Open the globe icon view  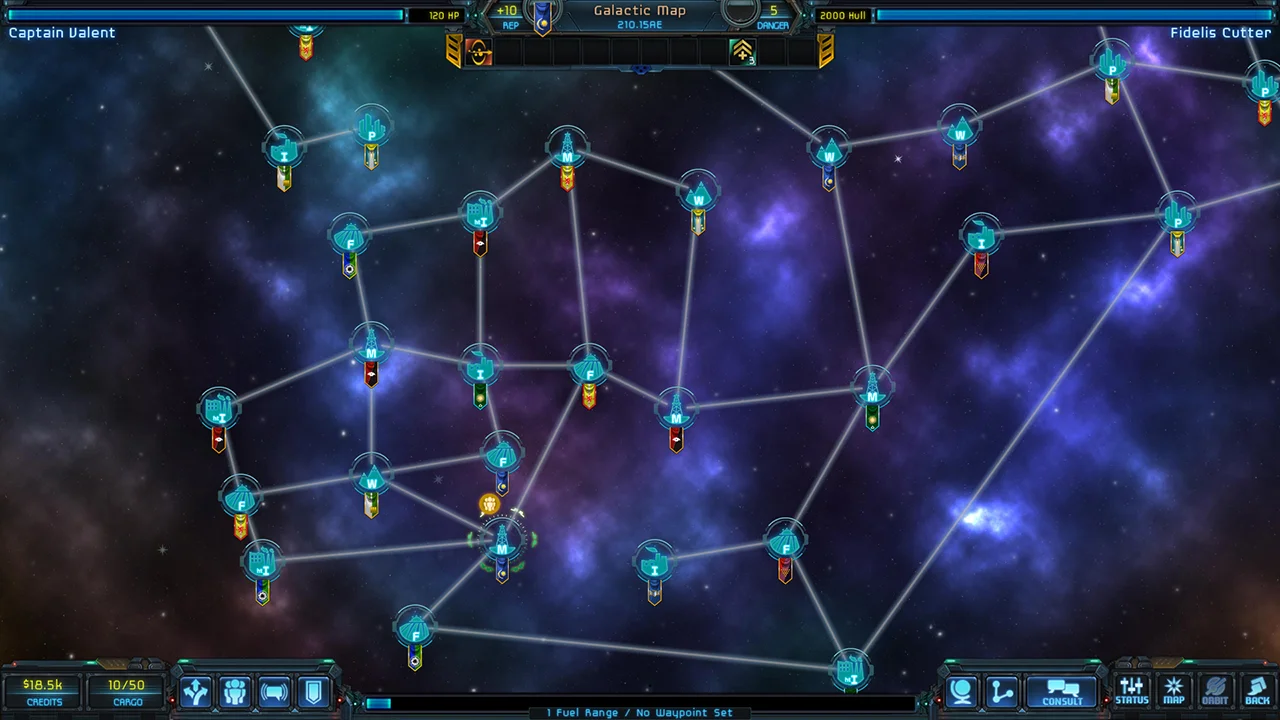click(962, 692)
